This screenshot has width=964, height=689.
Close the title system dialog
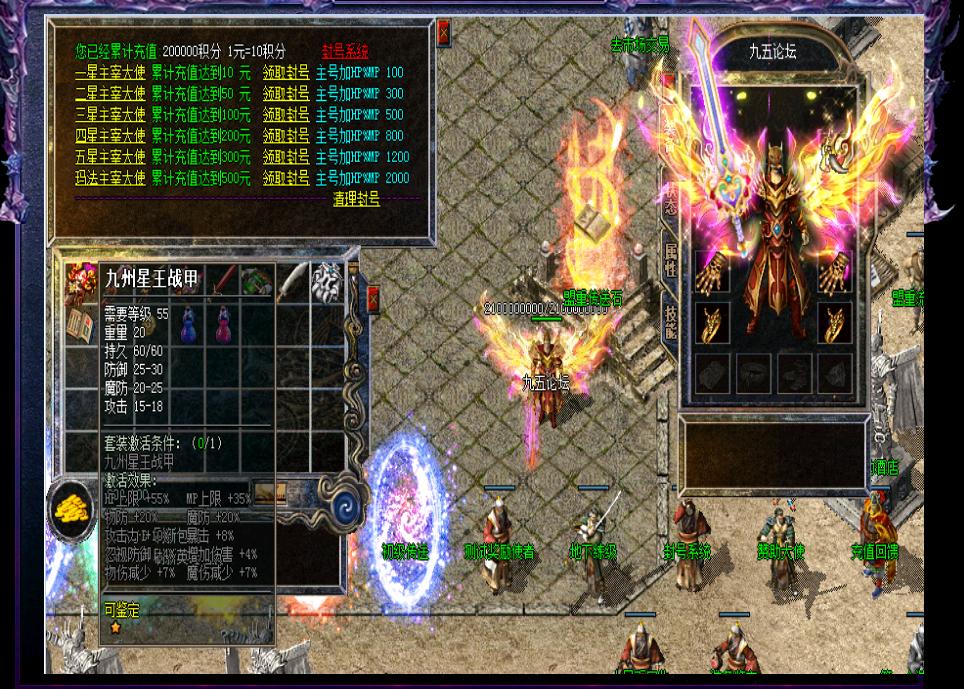(x=444, y=34)
